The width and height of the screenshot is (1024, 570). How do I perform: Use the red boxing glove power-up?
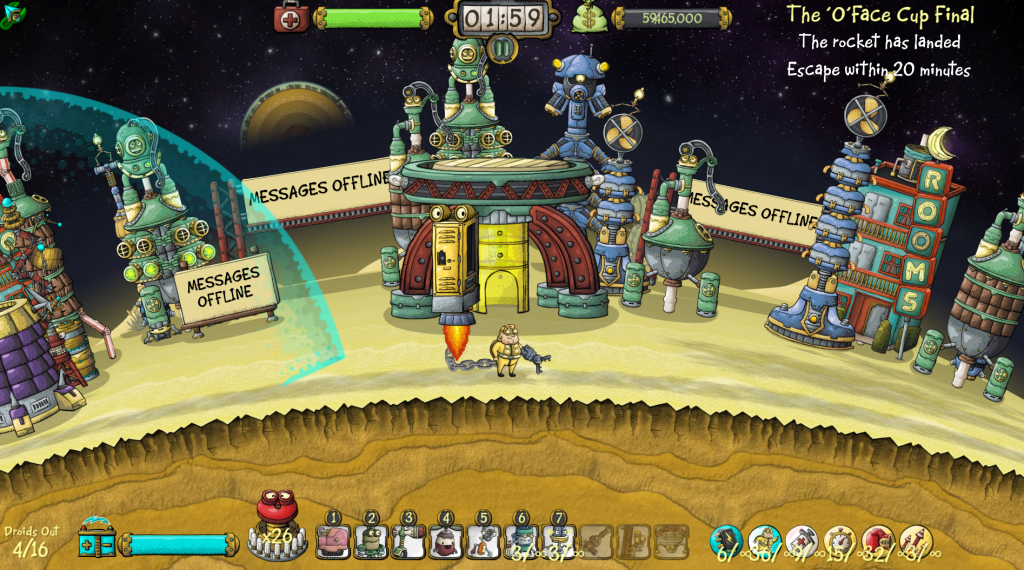tap(878, 540)
